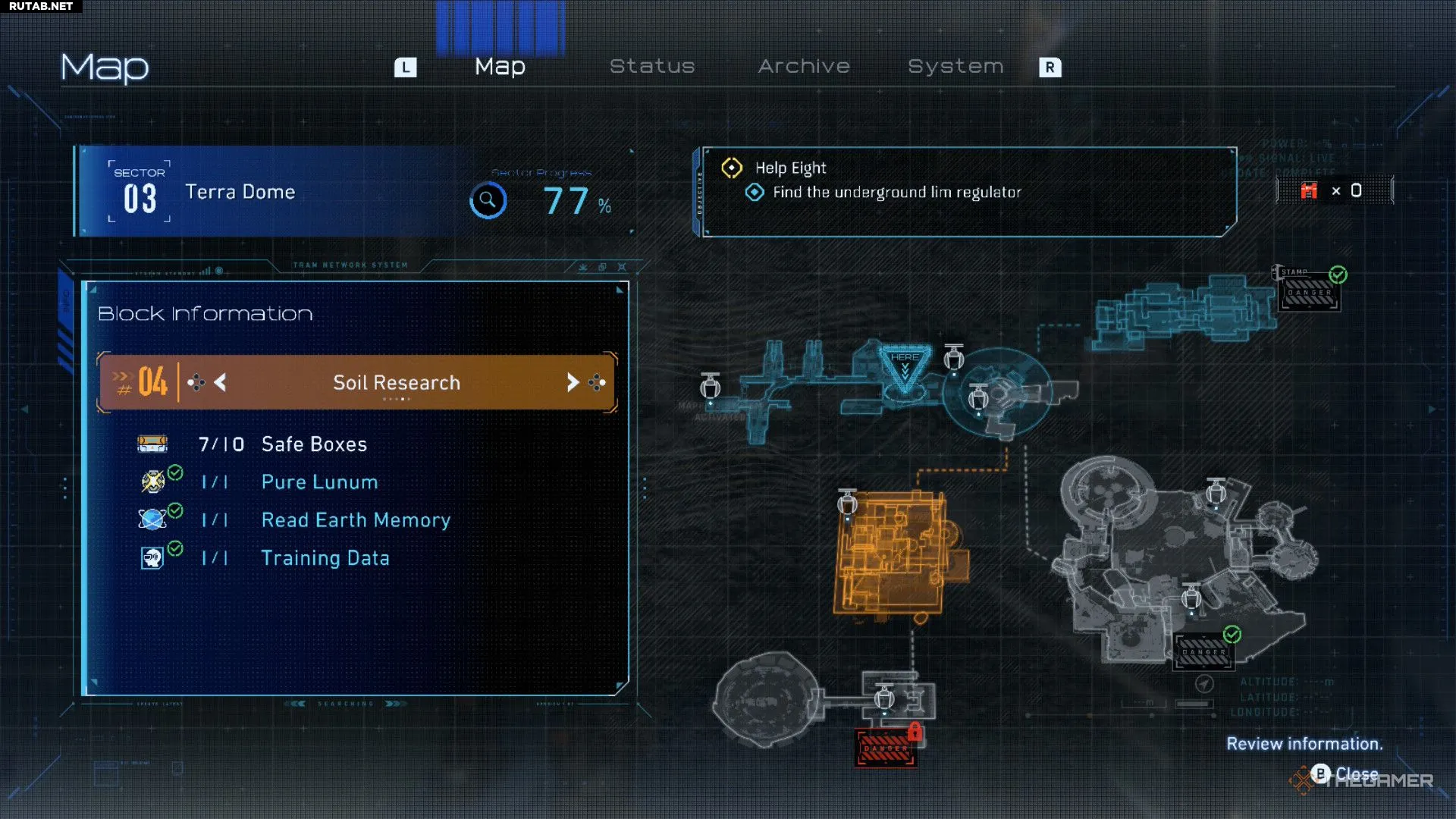Viewport: 1456px width, 819px height.
Task: Click the sector progress magnifier icon
Action: 488,201
